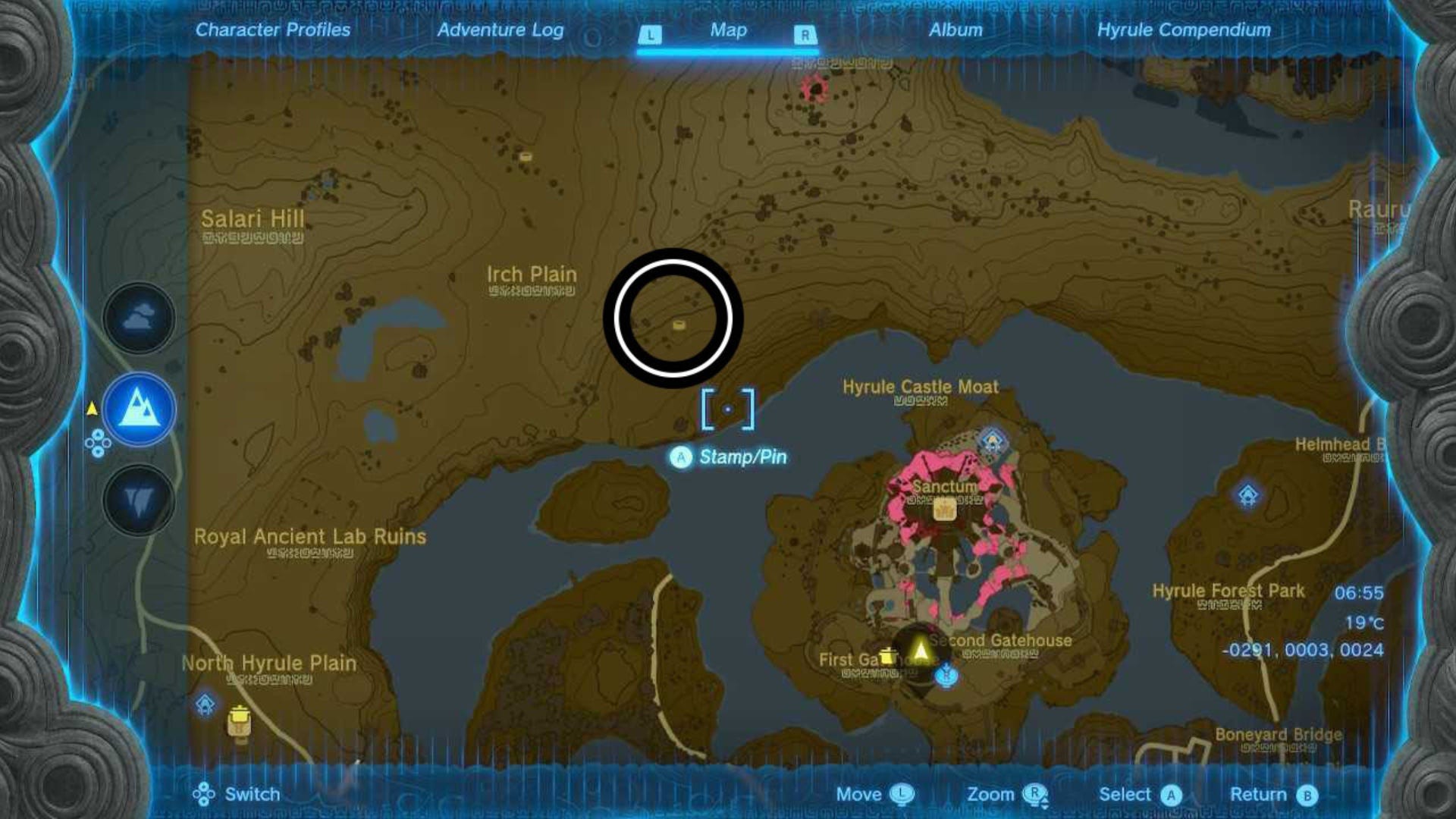Click the well icon north of Irch Plain
The image size is (1456, 819).
click(x=526, y=155)
